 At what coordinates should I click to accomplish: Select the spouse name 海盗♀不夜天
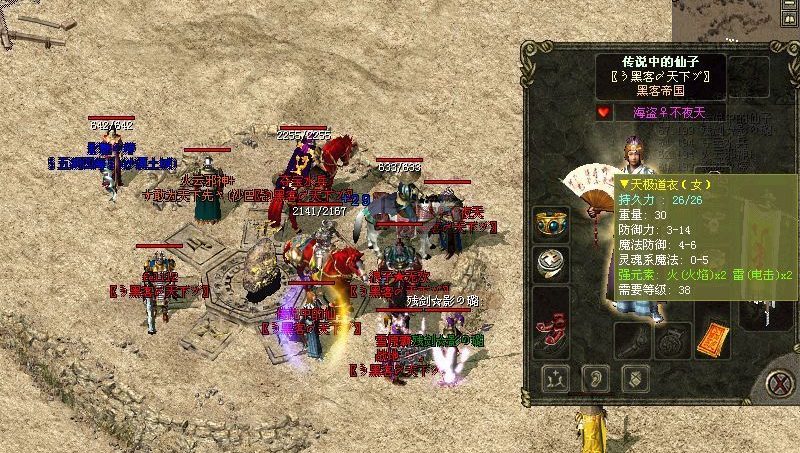coord(669,112)
